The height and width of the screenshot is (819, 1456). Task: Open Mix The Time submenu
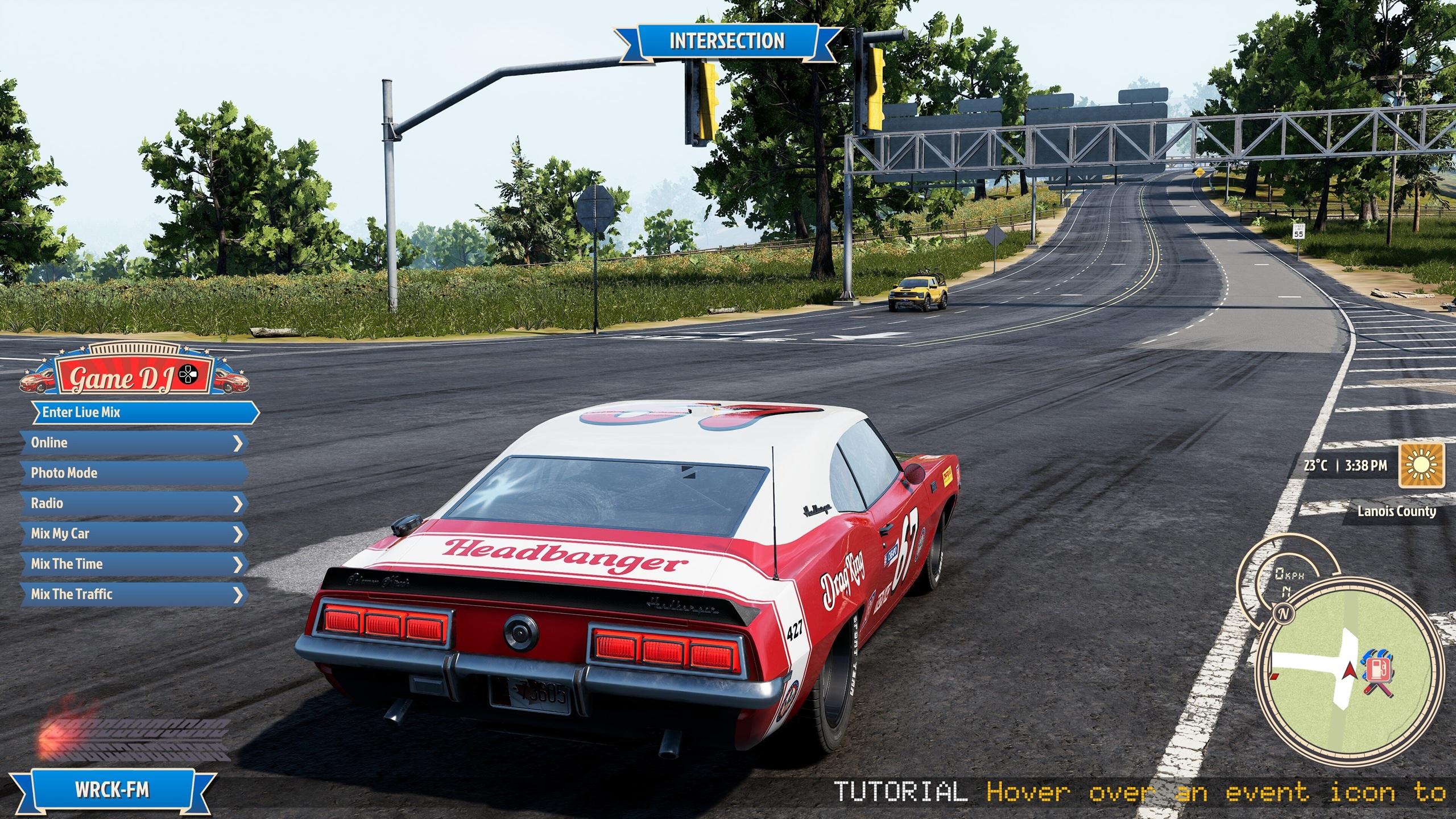pyautogui.click(x=134, y=564)
